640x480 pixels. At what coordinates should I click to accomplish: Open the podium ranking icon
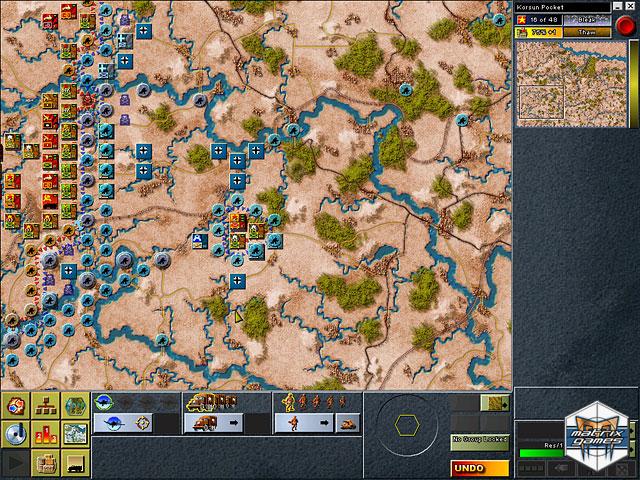point(46,434)
